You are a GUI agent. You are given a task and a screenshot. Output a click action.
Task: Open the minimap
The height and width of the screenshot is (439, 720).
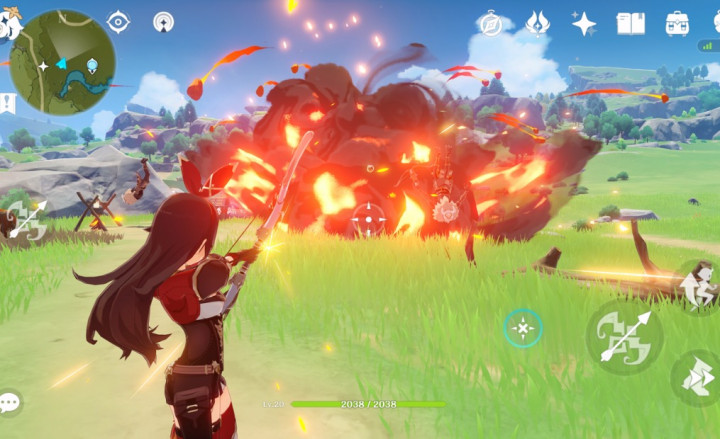61,62
